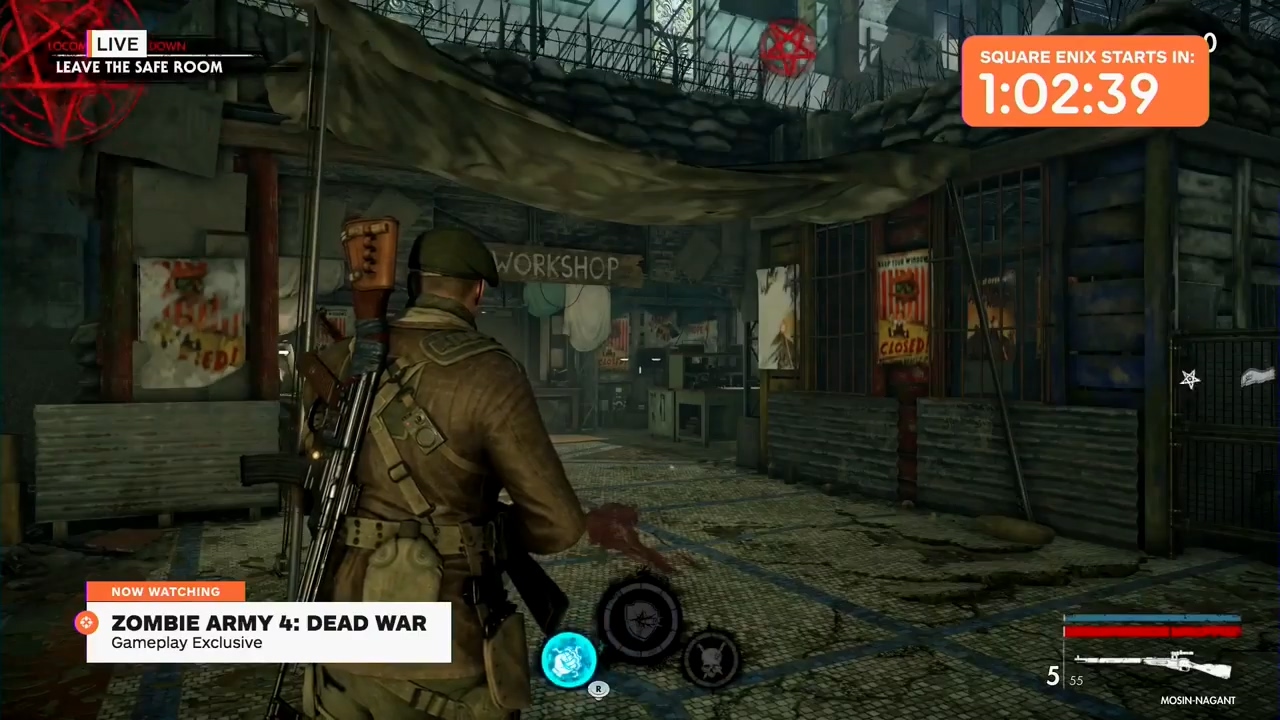Screen dimensions: 1280x720
Task: Toggle the LIVE indicator badge
Action: tap(117, 44)
